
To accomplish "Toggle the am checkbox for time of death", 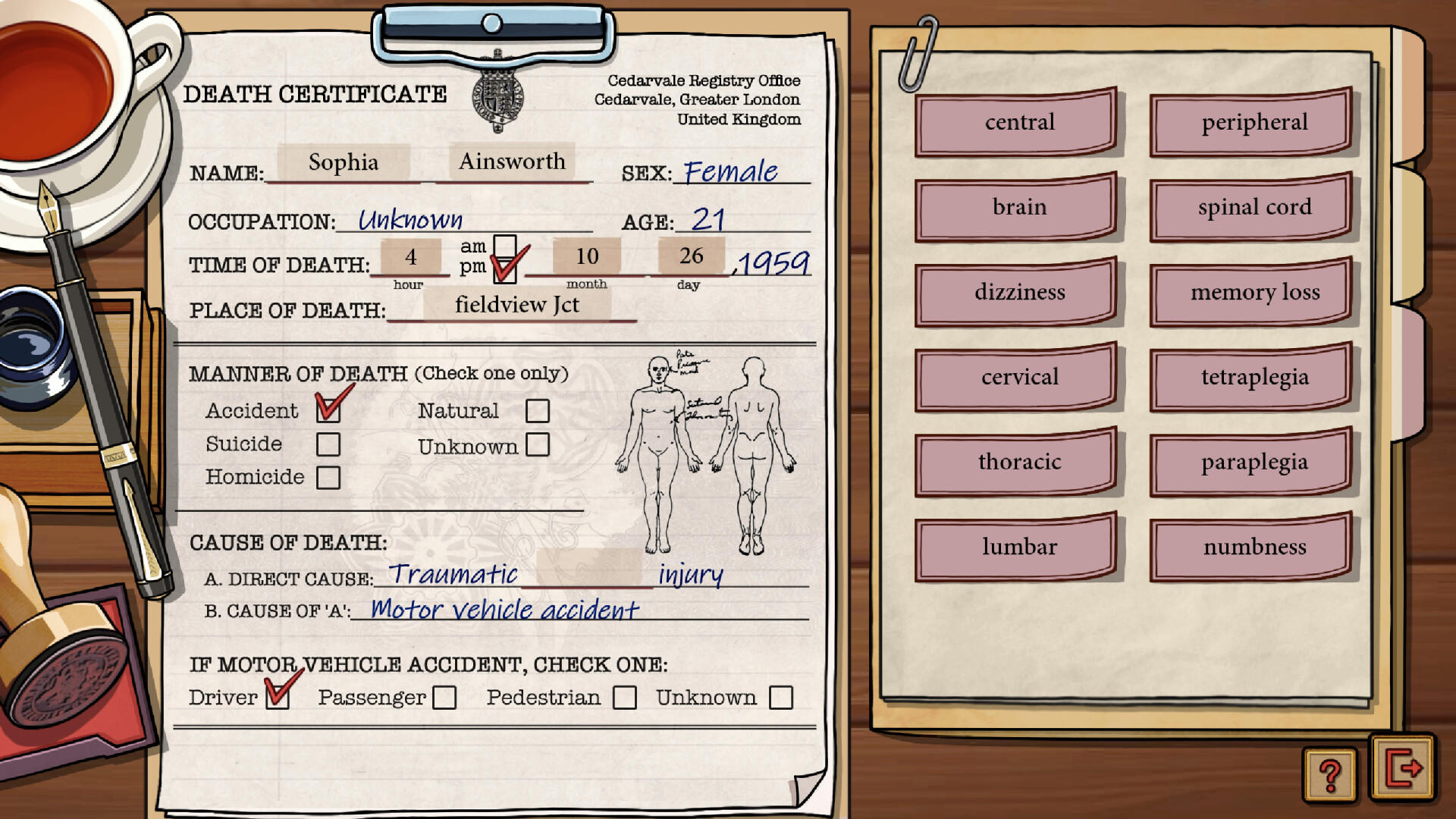I will click(x=504, y=245).
